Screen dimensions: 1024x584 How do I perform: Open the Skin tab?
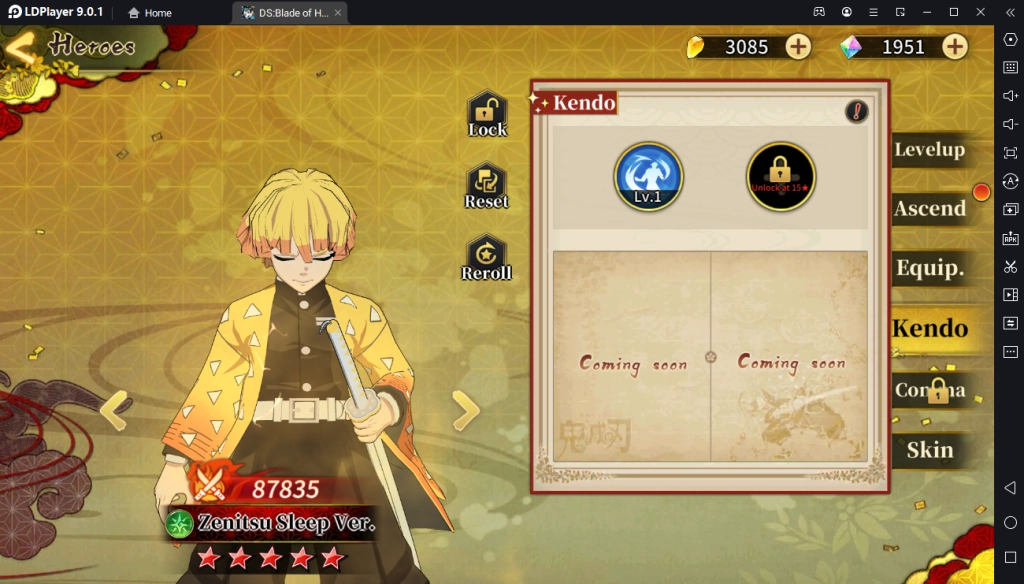pyautogui.click(x=930, y=450)
